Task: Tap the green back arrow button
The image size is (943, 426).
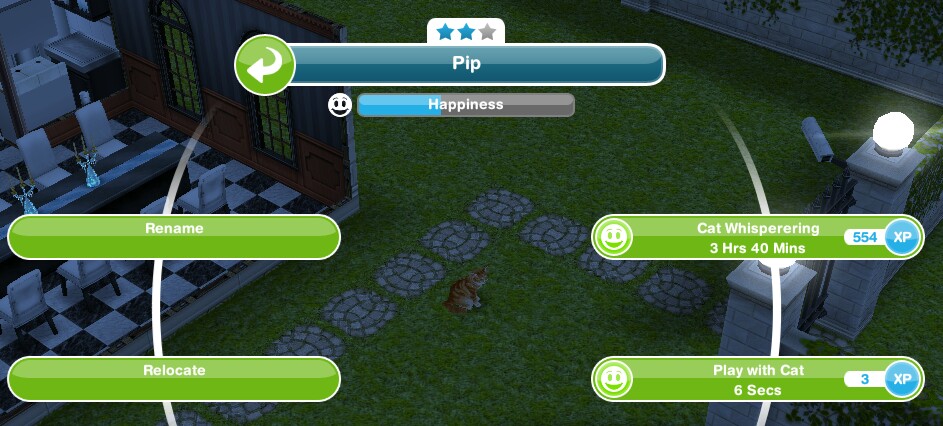Action: coord(264,65)
